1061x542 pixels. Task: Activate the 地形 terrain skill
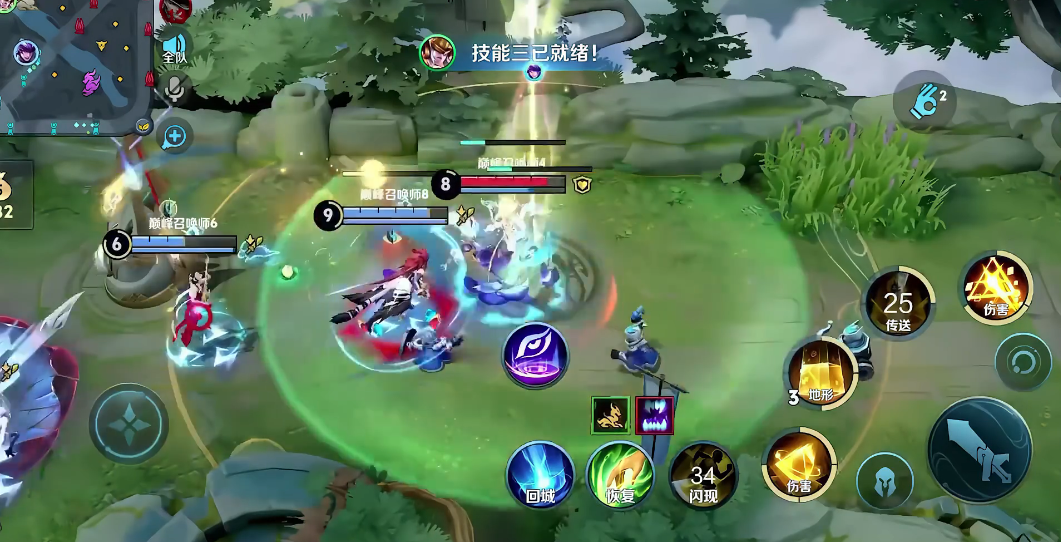821,373
